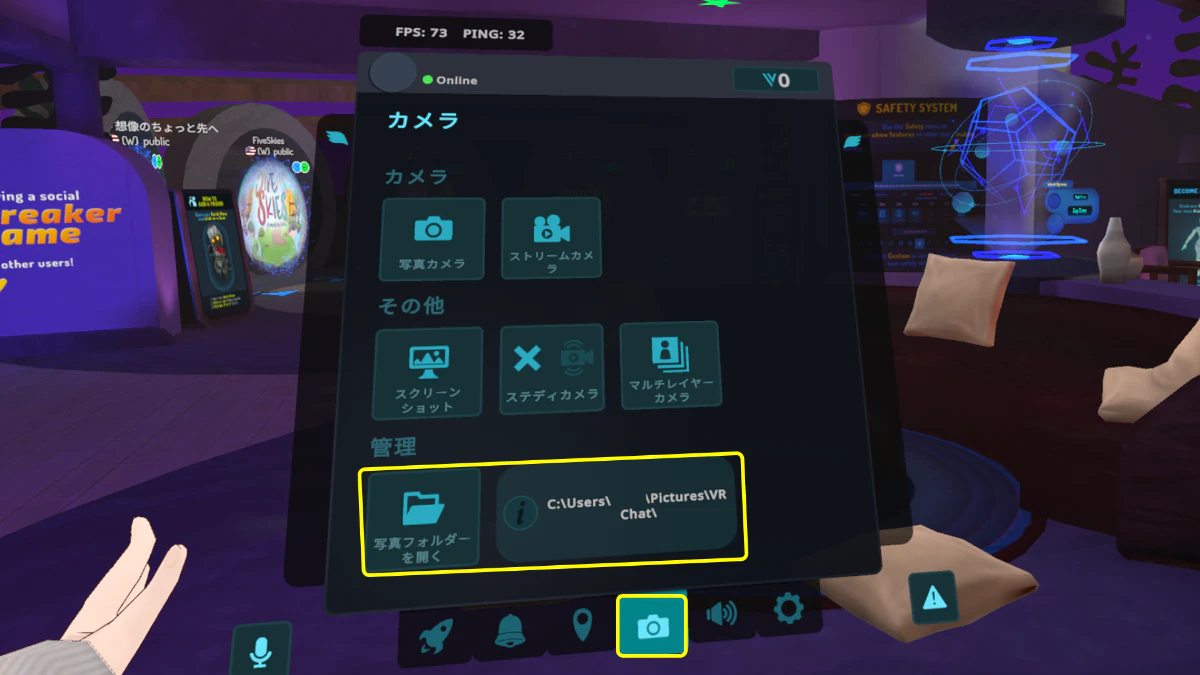Image resolution: width=1200 pixels, height=675 pixels.
Task: Open the 写真カメラ photo camera
Action: click(433, 238)
